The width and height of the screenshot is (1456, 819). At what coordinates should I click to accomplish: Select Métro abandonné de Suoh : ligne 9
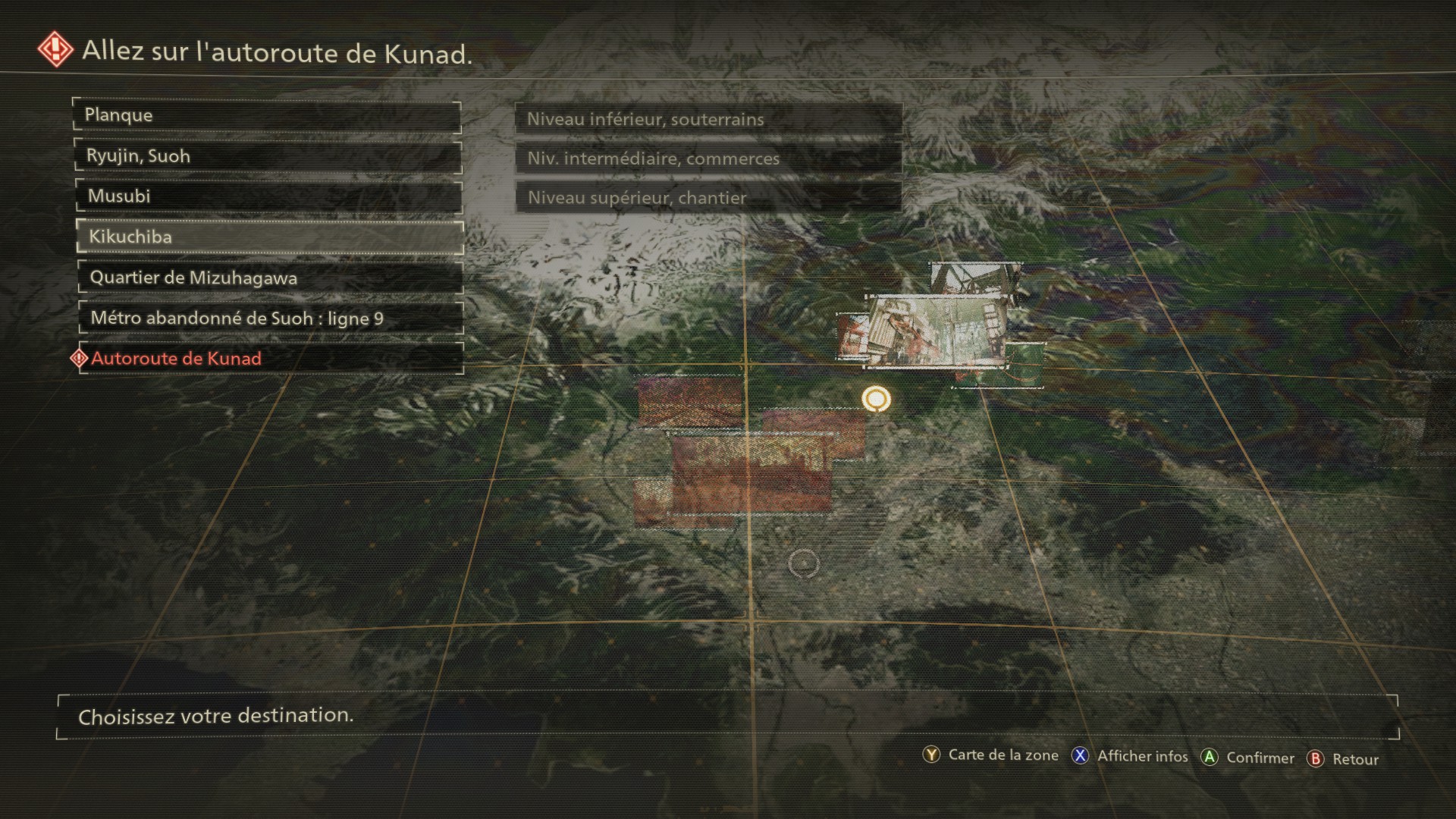[270, 318]
